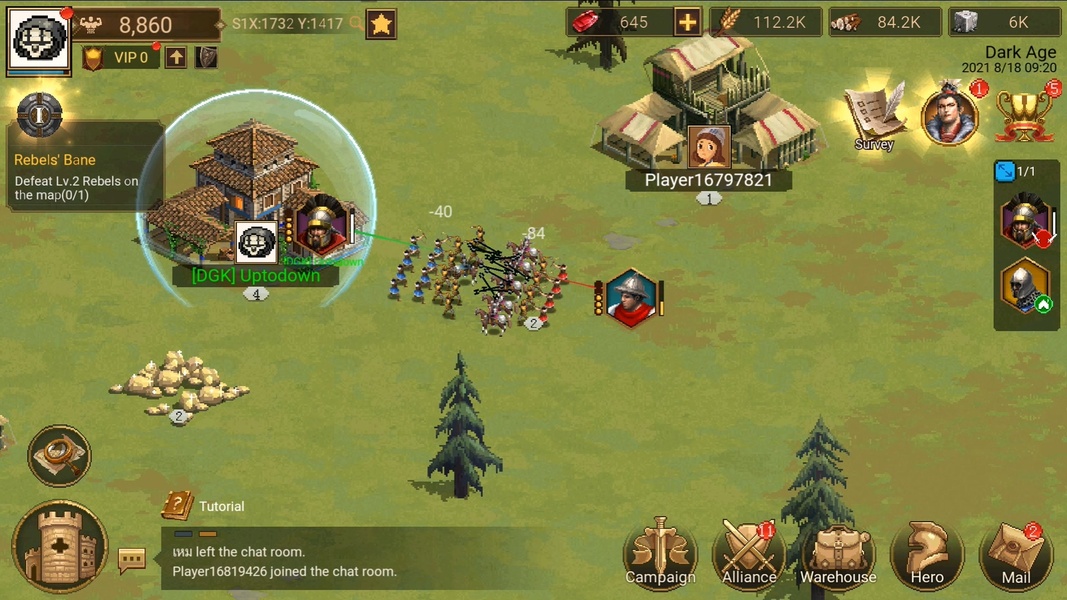The height and width of the screenshot is (600, 1067).
Task: Select the Roman helmet hero march
Action: [x=1024, y=220]
